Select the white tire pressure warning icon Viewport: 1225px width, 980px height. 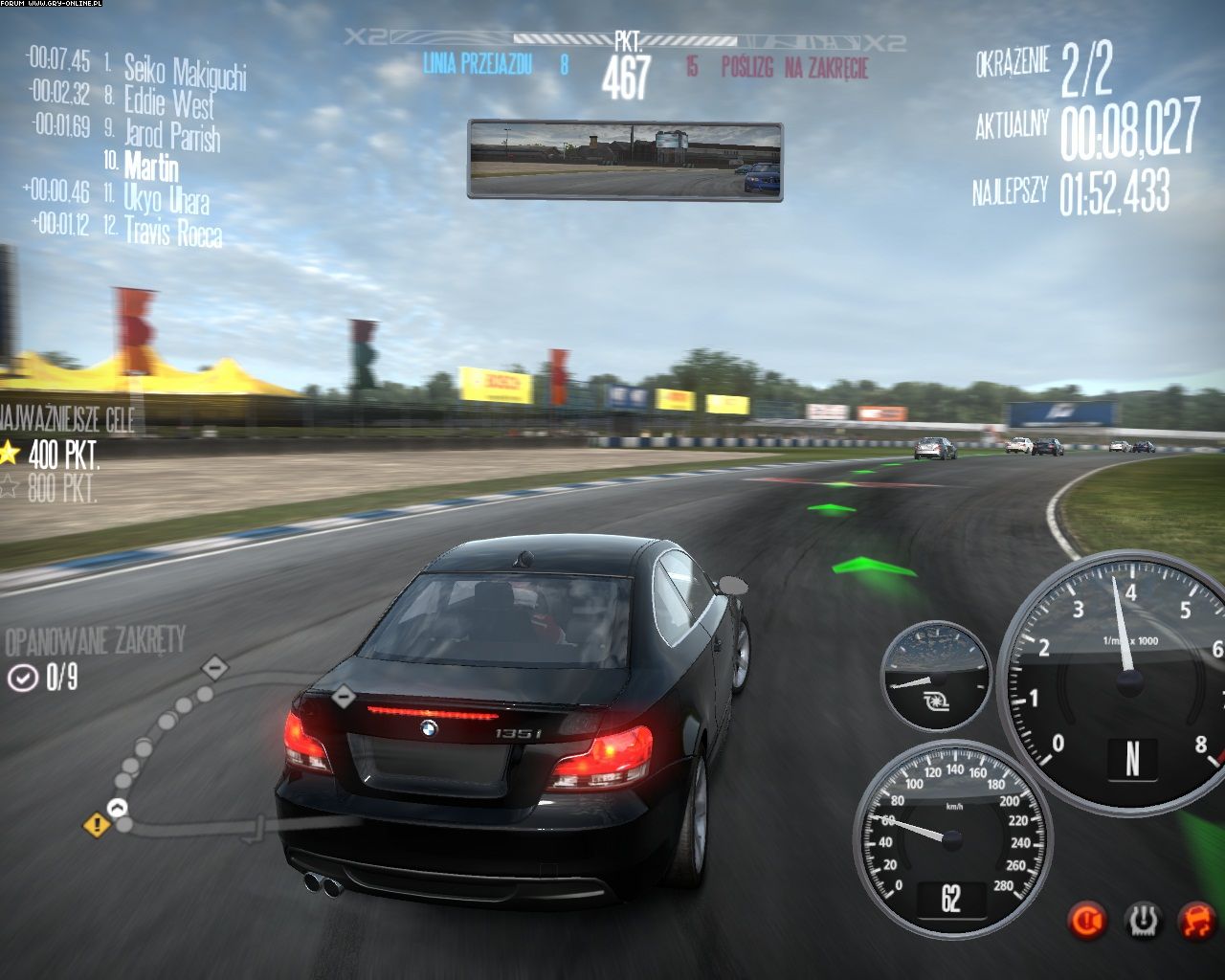tap(1142, 921)
